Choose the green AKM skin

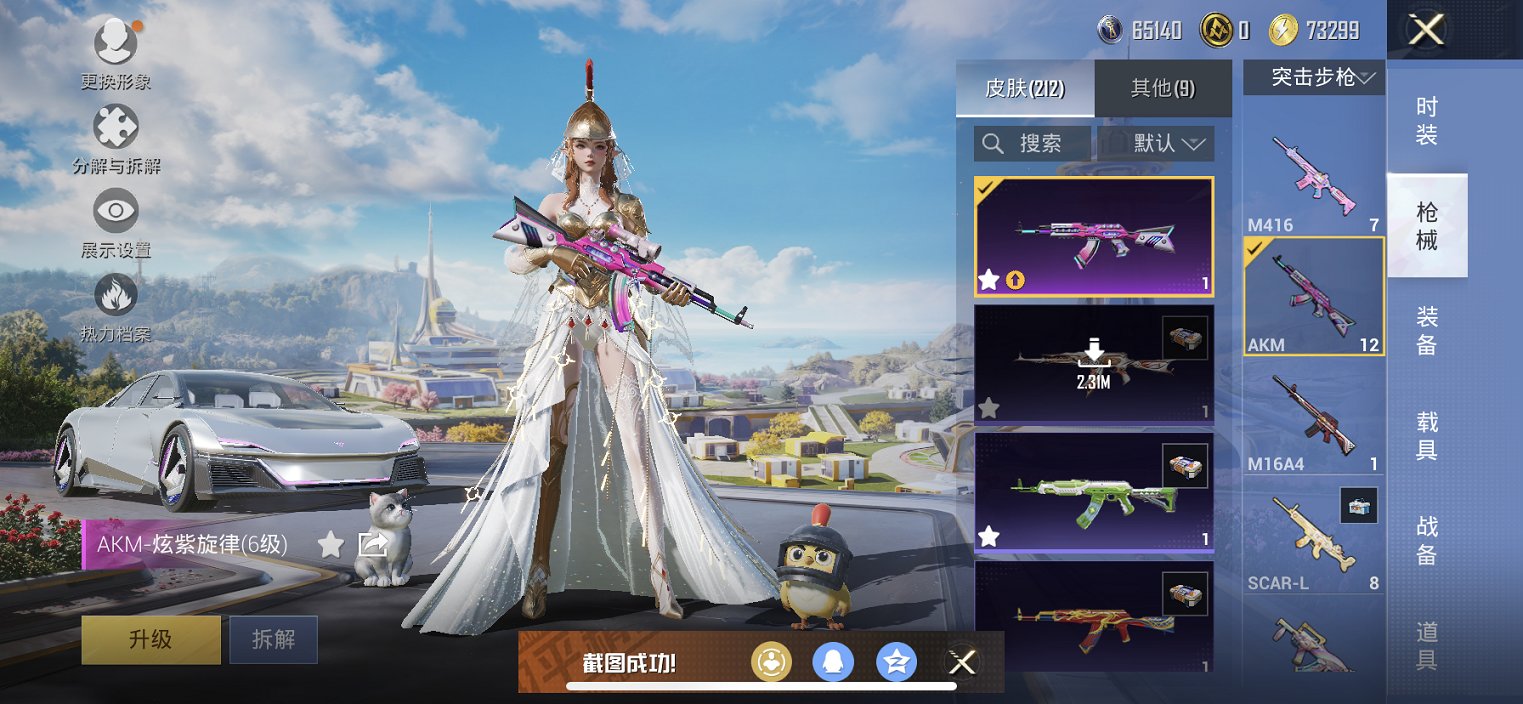1093,492
